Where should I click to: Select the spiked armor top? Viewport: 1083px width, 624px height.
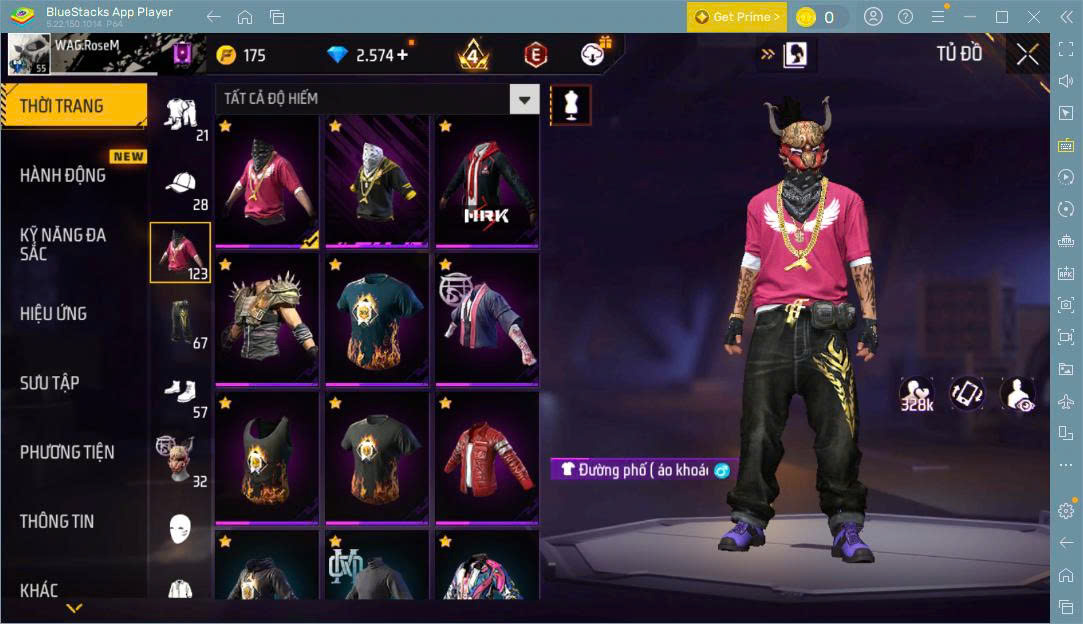(266, 319)
